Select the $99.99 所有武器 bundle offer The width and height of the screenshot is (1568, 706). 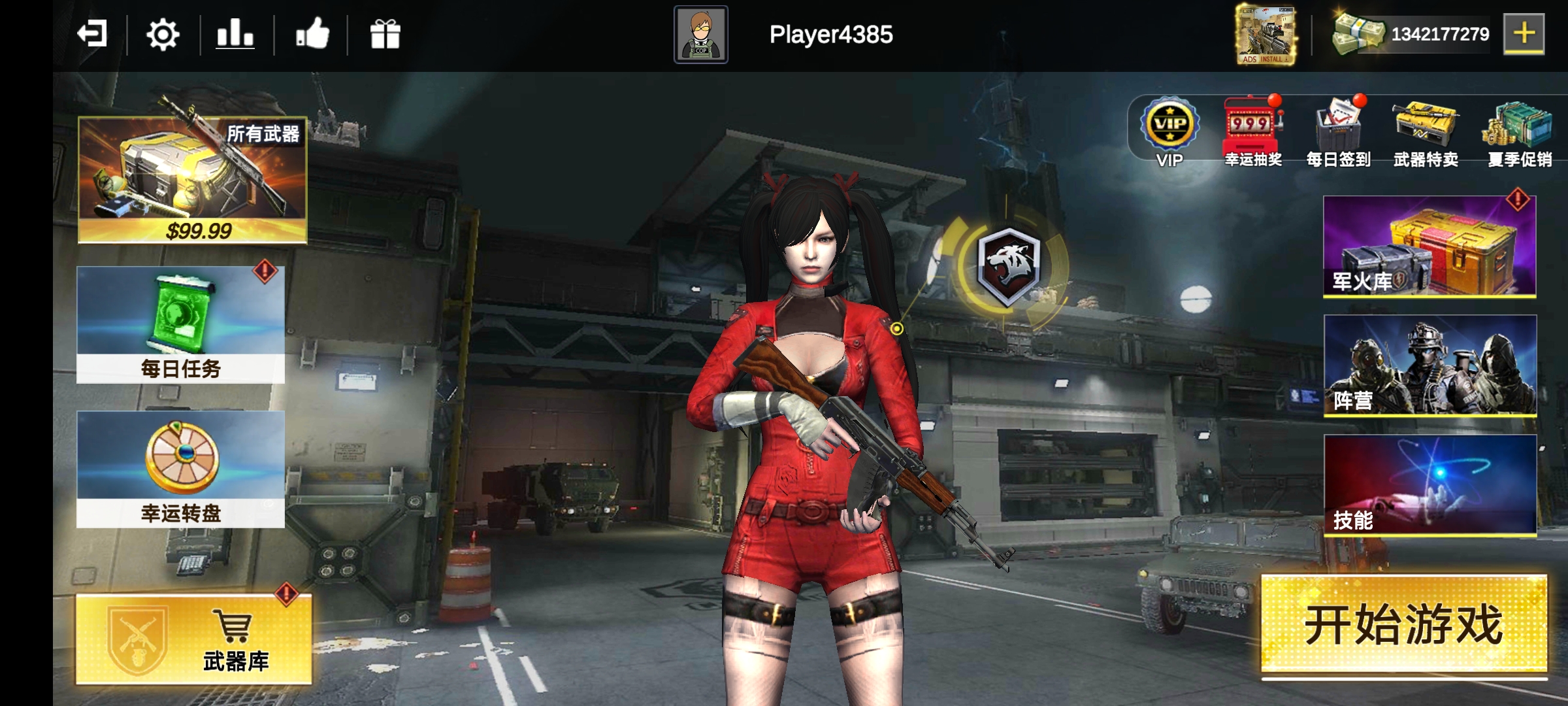[193, 180]
